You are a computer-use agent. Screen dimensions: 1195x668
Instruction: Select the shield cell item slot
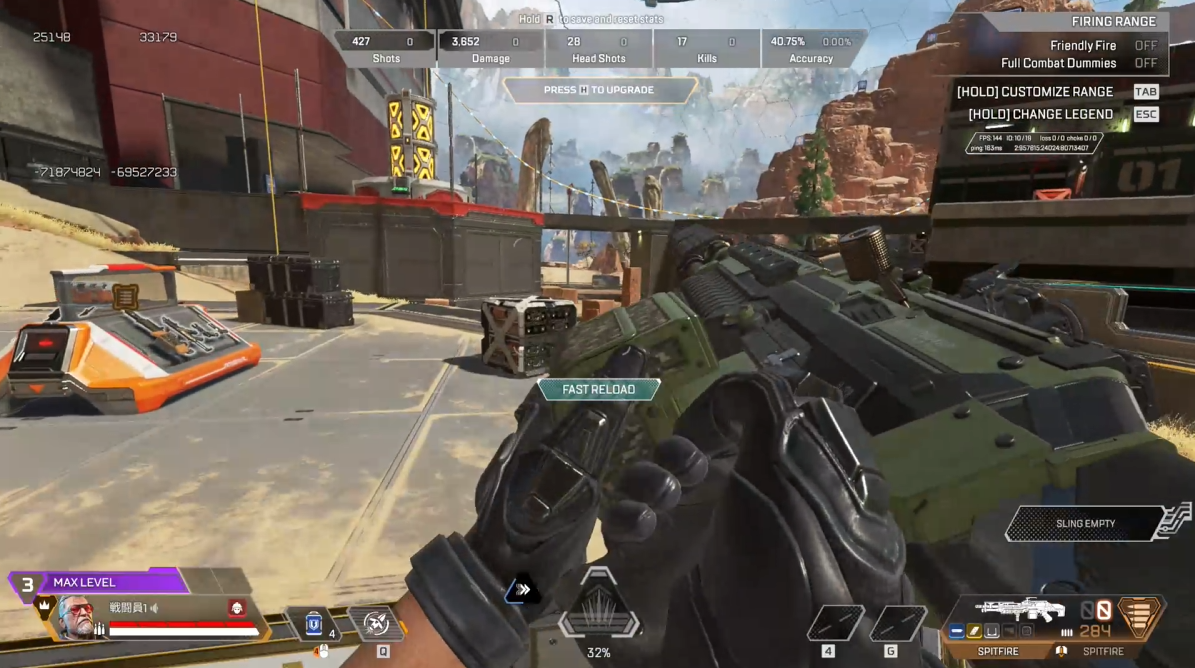pyautogui.click(x=314, y=624)
